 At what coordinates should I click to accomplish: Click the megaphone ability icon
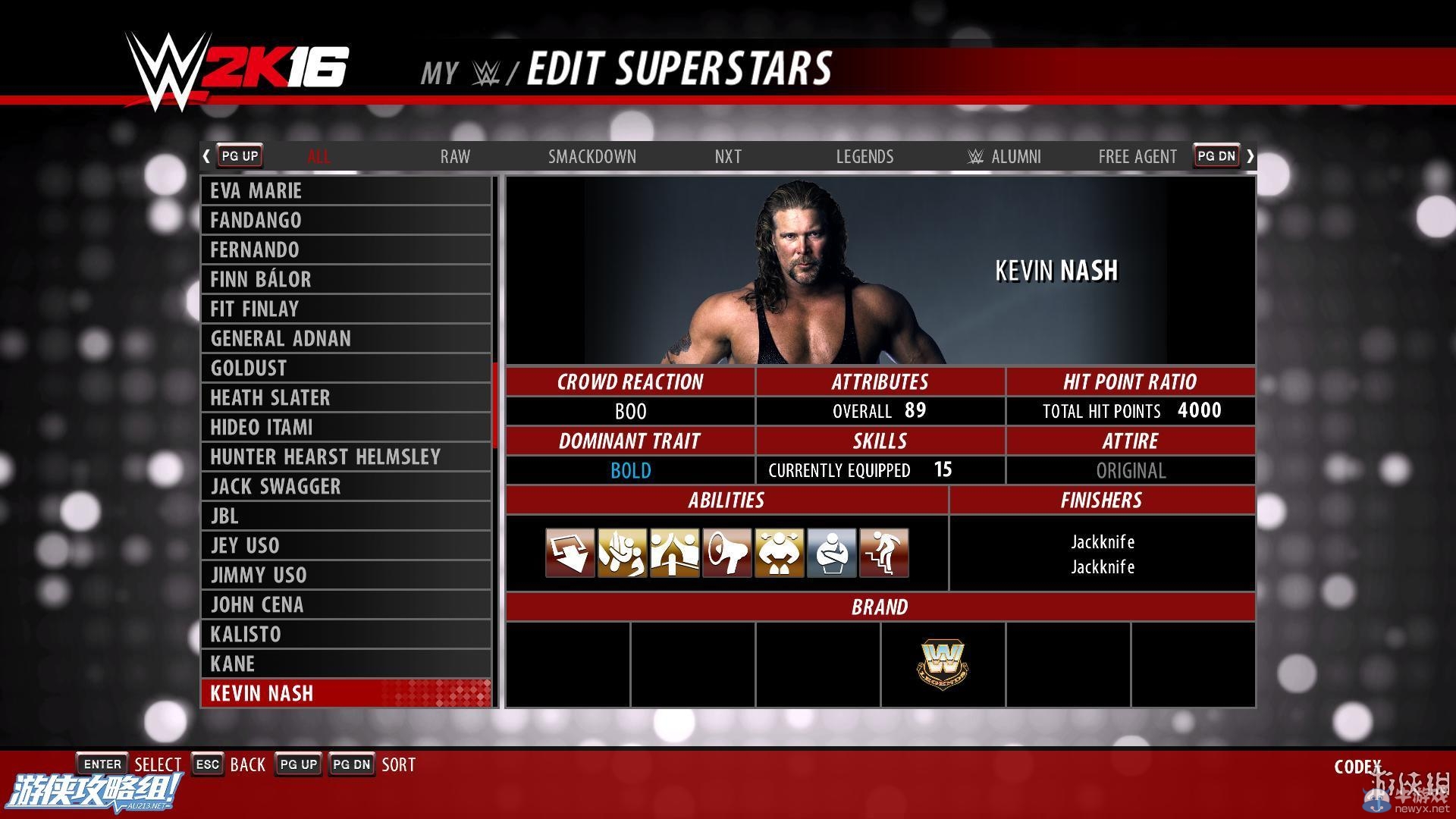(x=727, y=552)
